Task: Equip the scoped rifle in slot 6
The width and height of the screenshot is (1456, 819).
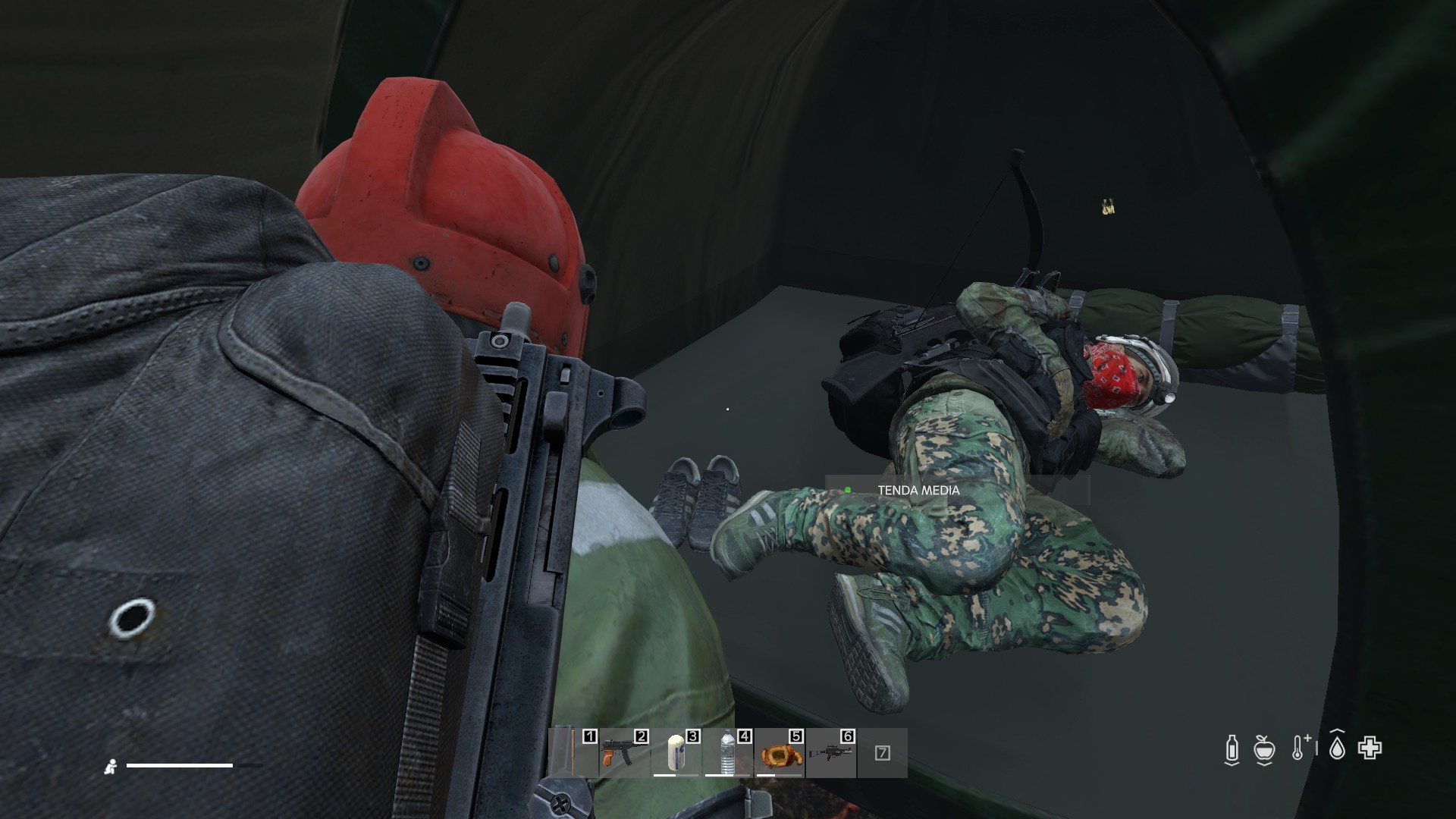Action: pyautogui.click(x=830, y=753)
